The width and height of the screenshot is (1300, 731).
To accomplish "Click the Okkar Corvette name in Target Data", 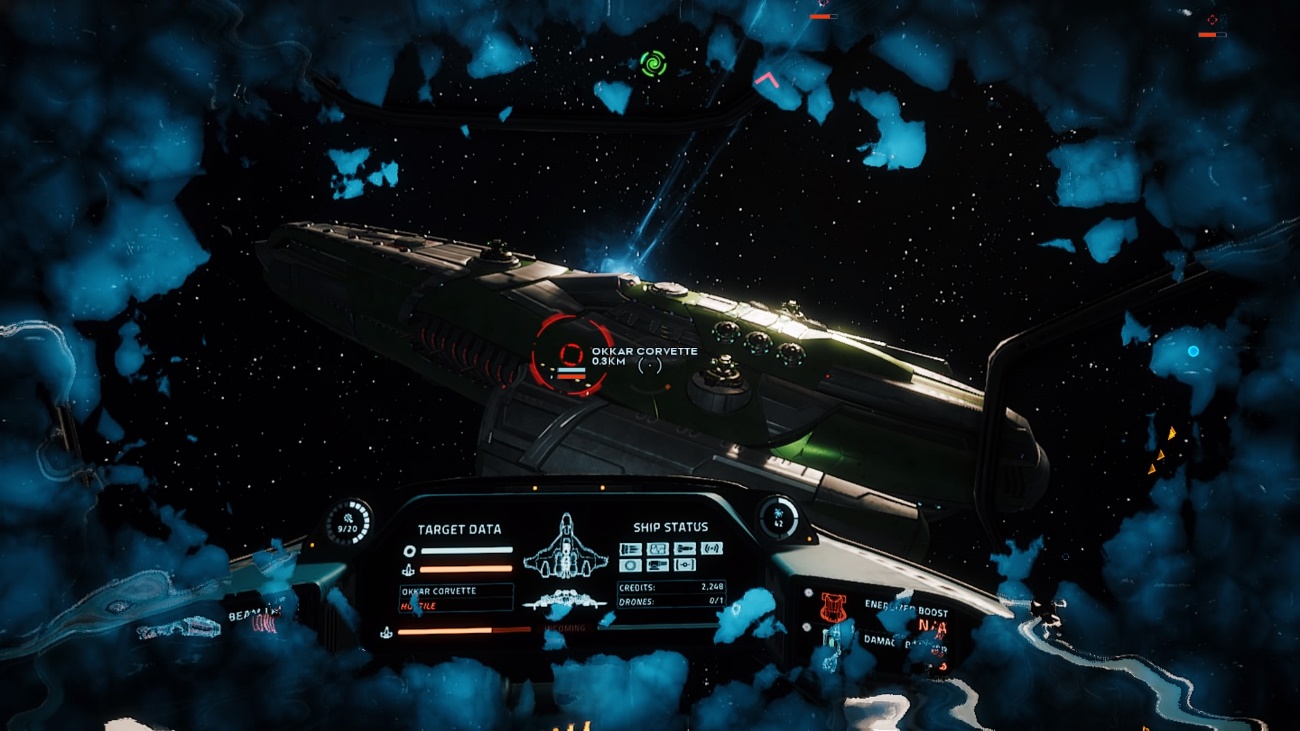I will point(440,591).
